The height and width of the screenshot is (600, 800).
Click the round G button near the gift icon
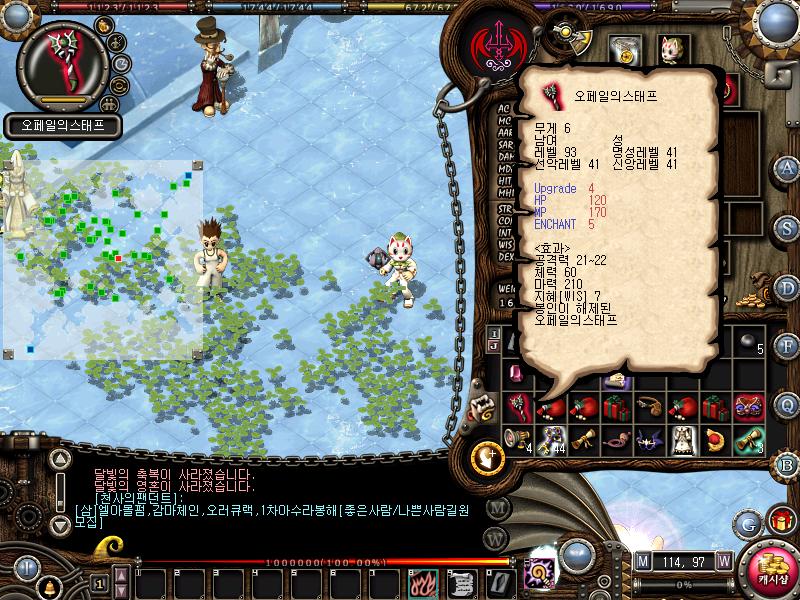coord(748,522)
